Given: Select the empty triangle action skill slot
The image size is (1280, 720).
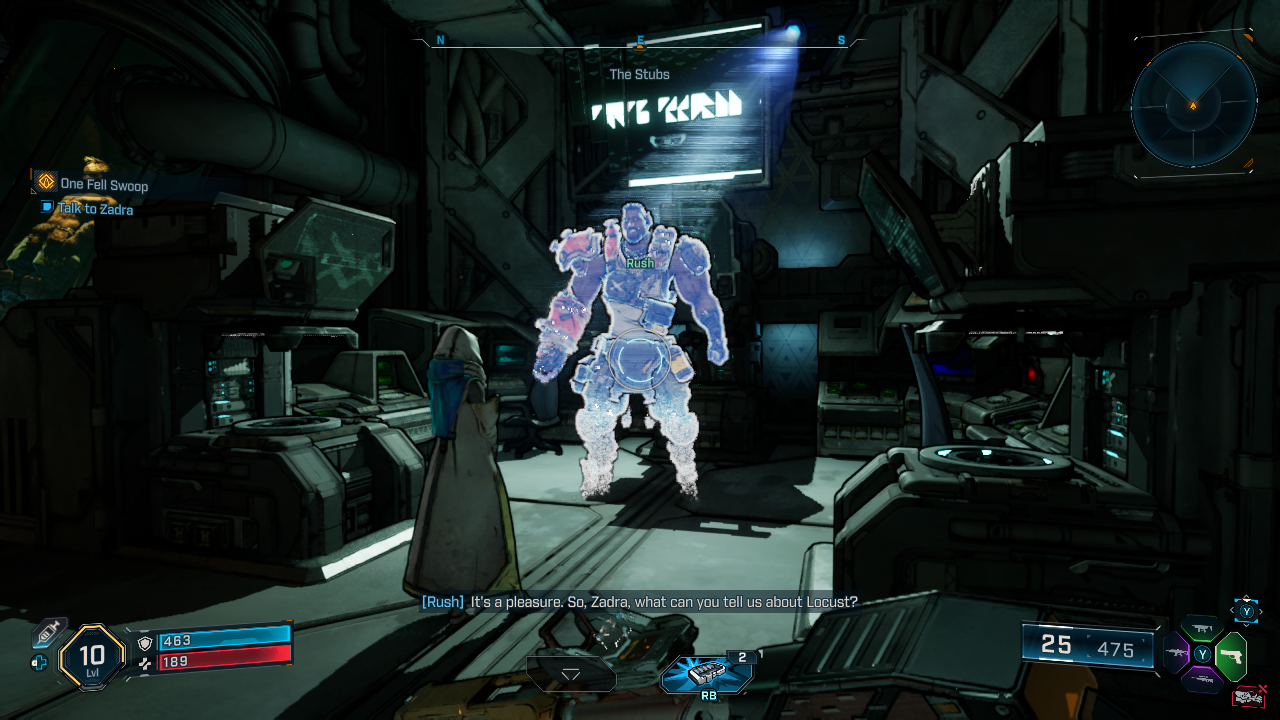Looking at the screenshot, I should [571, 674].
